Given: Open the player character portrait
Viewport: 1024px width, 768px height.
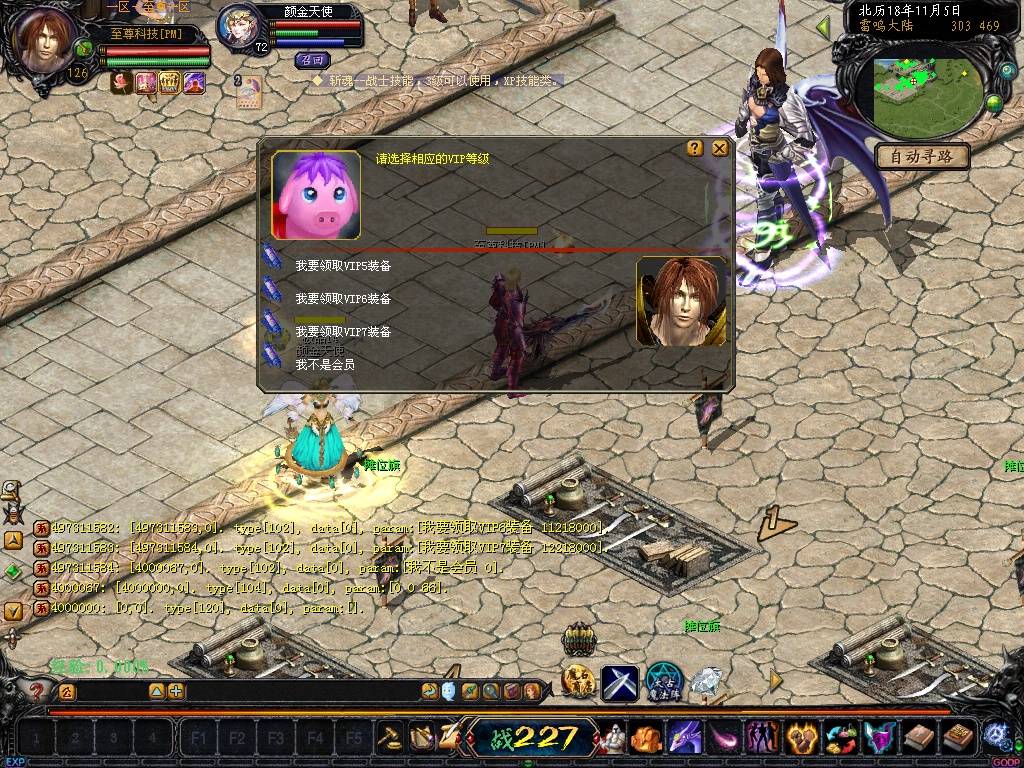Looking at the screenshot, I should click(x=46, y=40).
